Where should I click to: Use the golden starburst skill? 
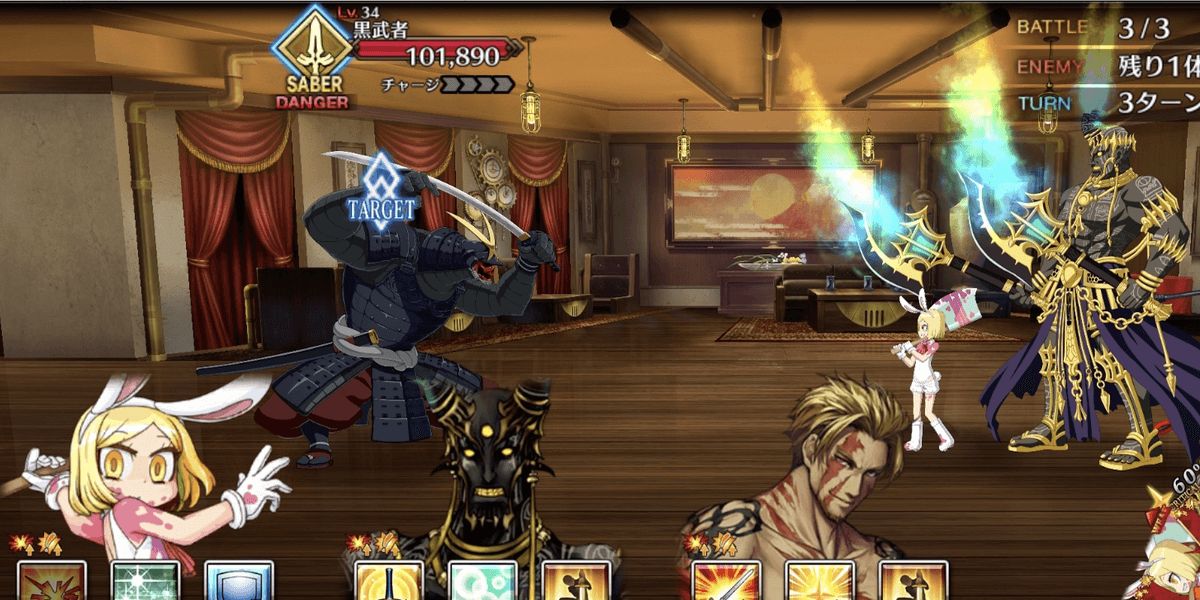click(x=819, y=582)
